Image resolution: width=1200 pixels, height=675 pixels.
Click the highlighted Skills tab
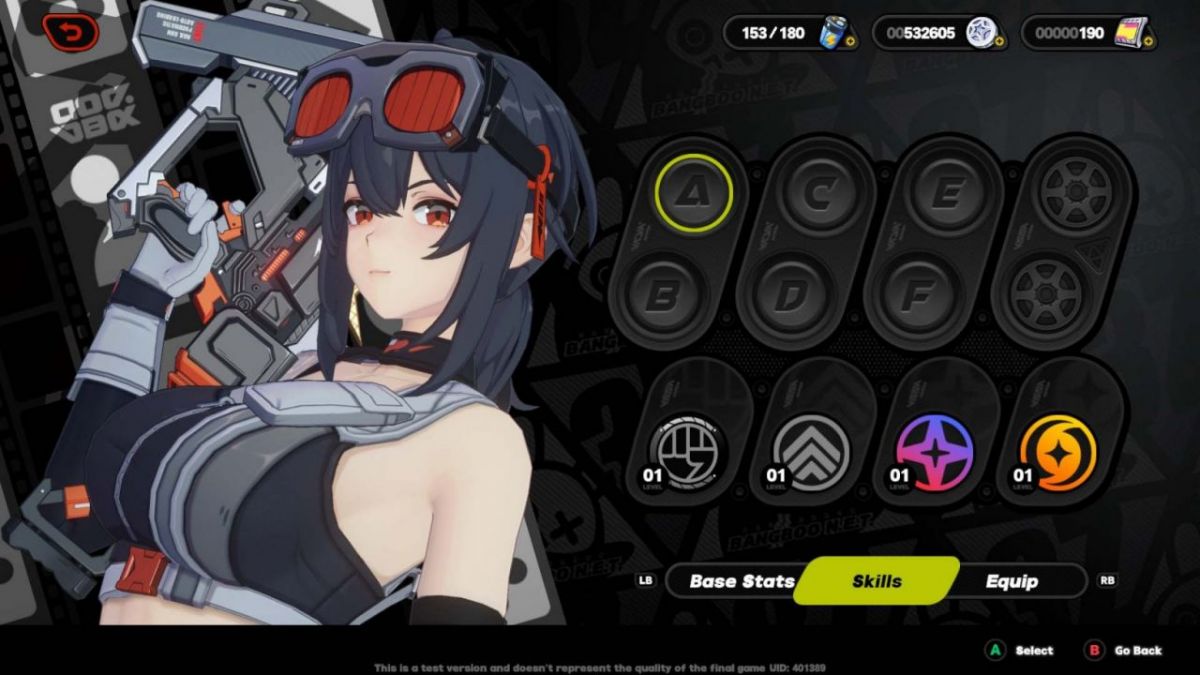point(876,581)
